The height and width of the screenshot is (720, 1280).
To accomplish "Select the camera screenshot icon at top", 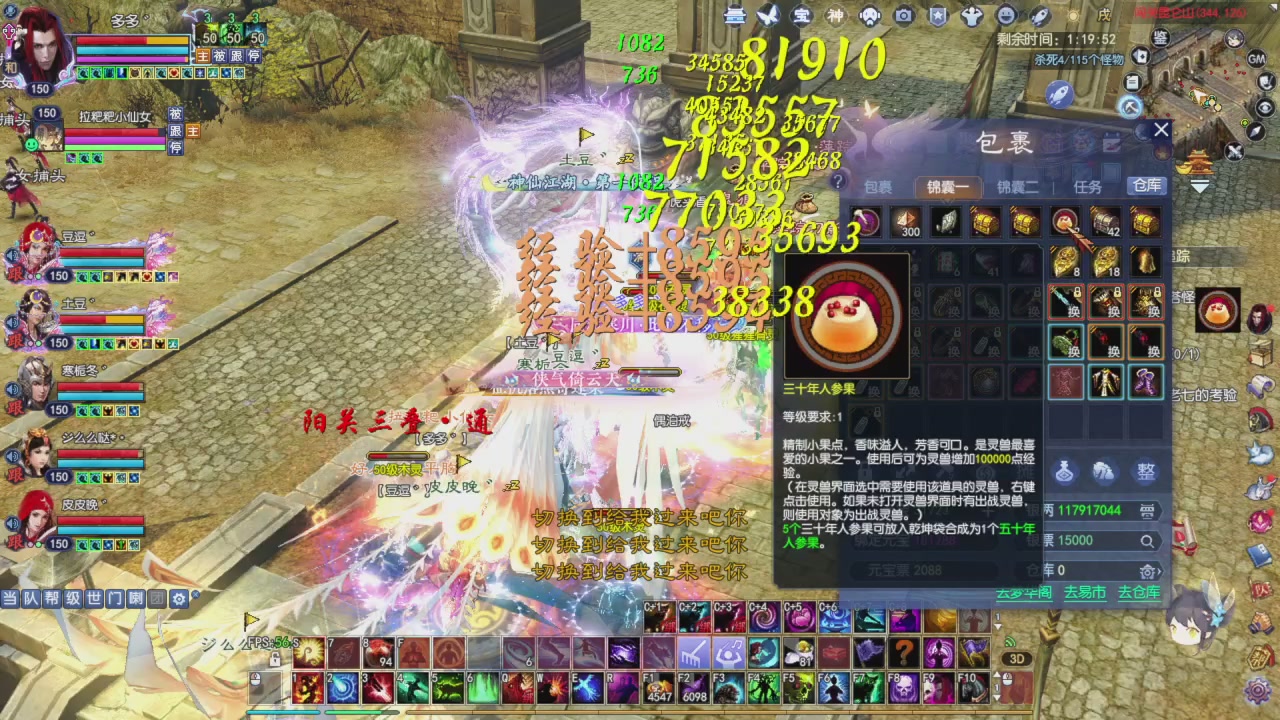I will 903,17.
